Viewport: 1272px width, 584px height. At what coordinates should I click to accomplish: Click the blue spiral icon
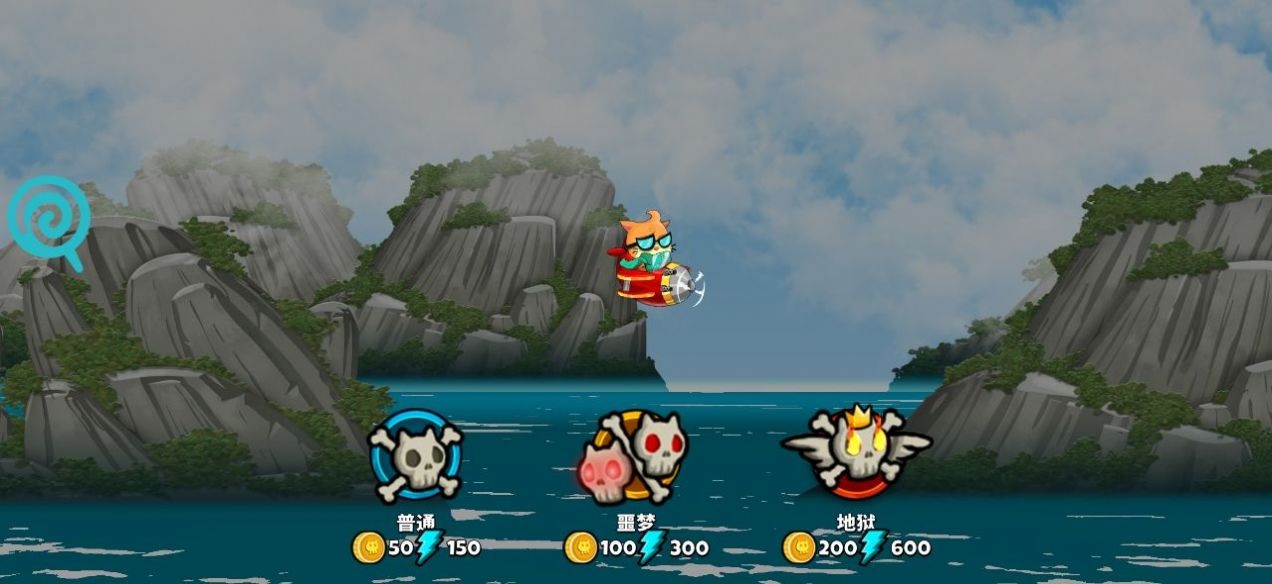tap(50, 219)
